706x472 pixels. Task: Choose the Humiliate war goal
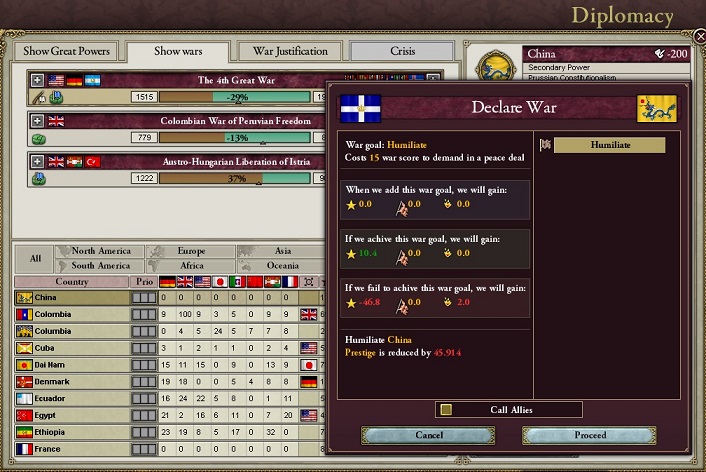(x=609, y=145)
